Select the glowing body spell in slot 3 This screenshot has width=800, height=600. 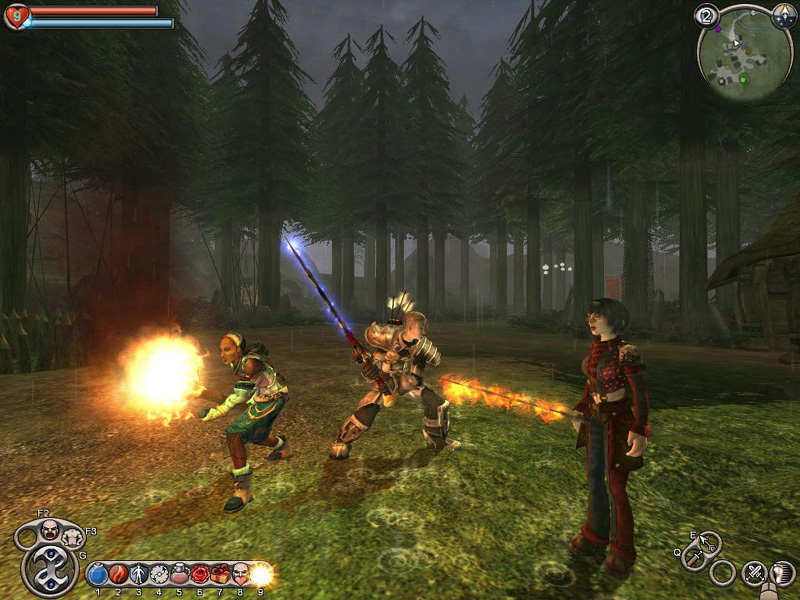pos(139,575)
